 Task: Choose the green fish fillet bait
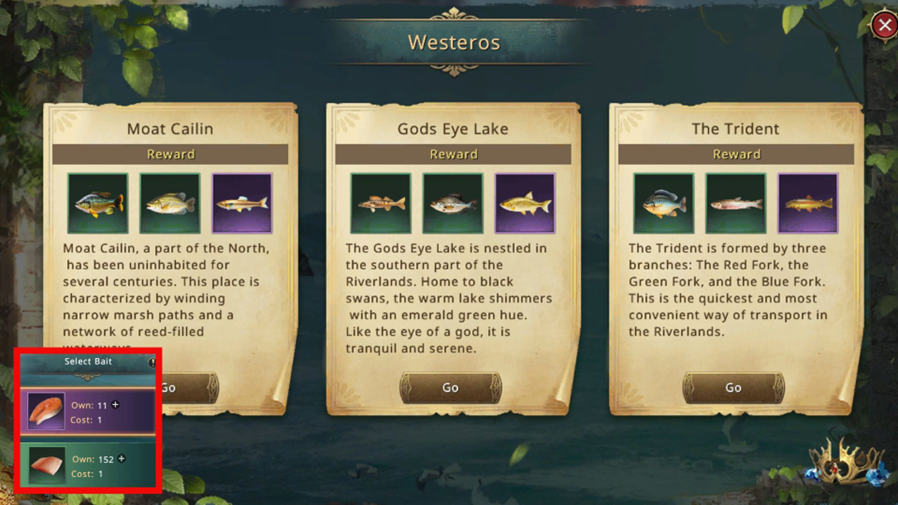click(x=46, y=465)
